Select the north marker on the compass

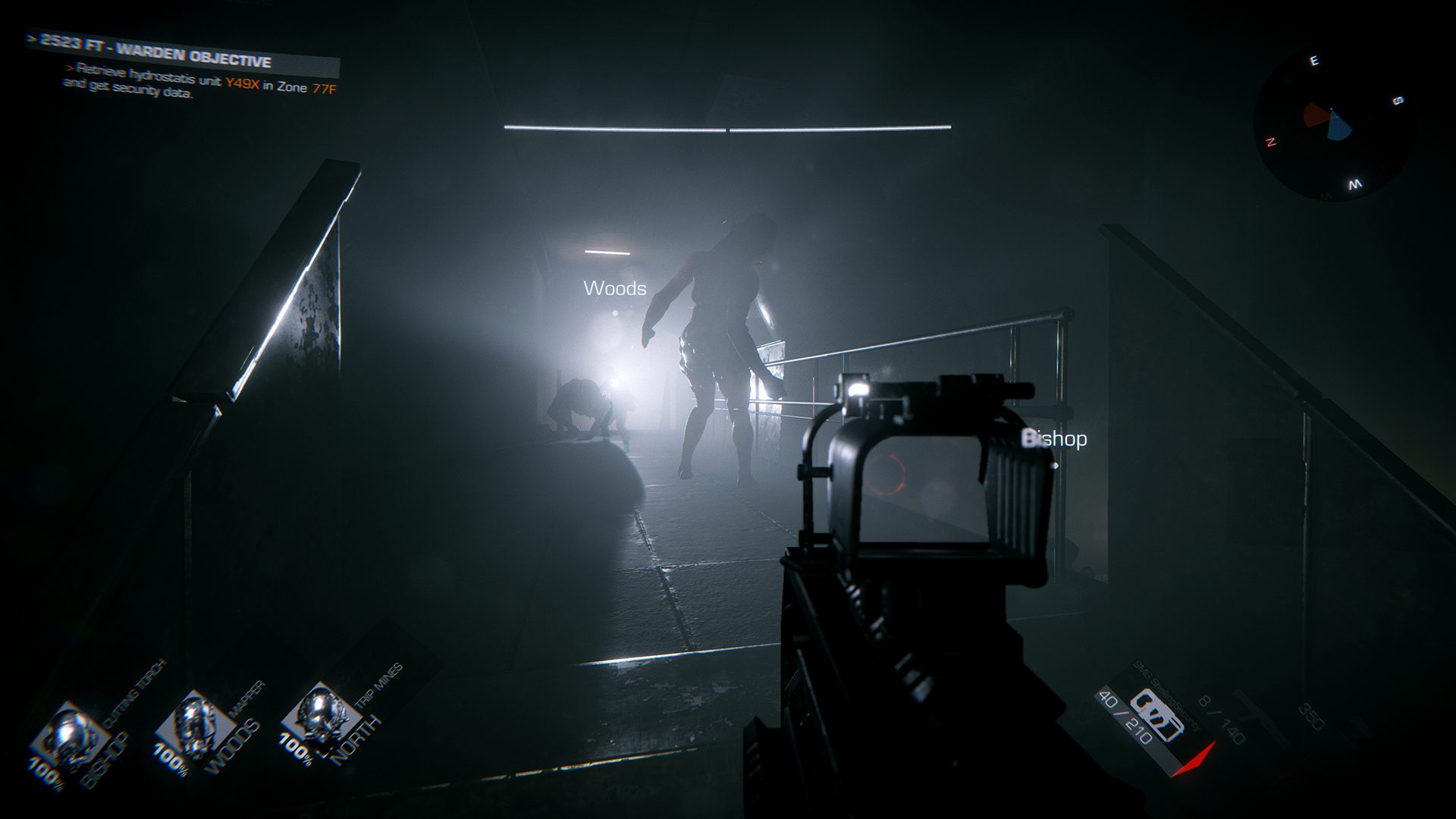coord(1270,142)
